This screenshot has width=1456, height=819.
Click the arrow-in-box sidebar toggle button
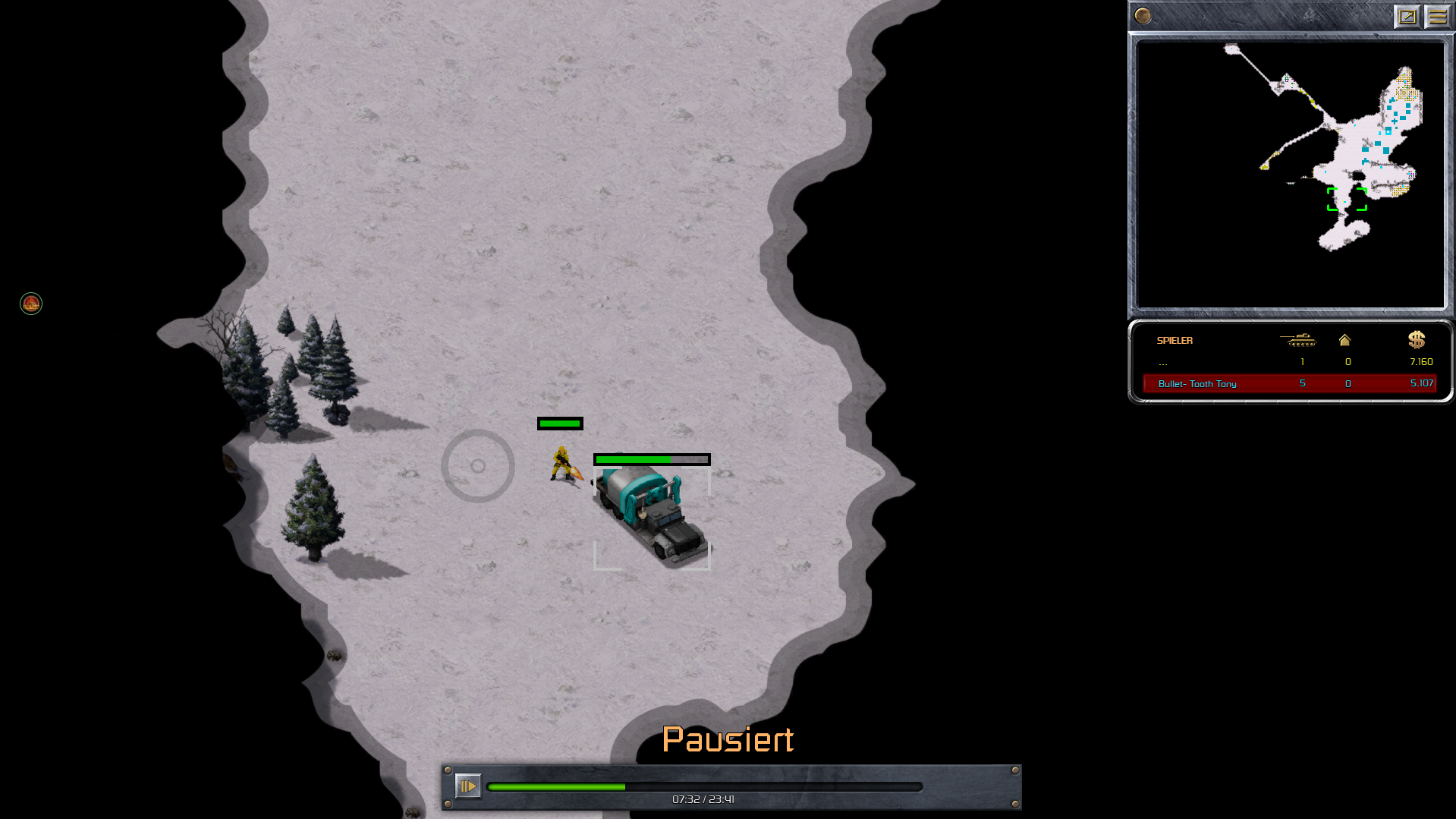[1407, 16]
